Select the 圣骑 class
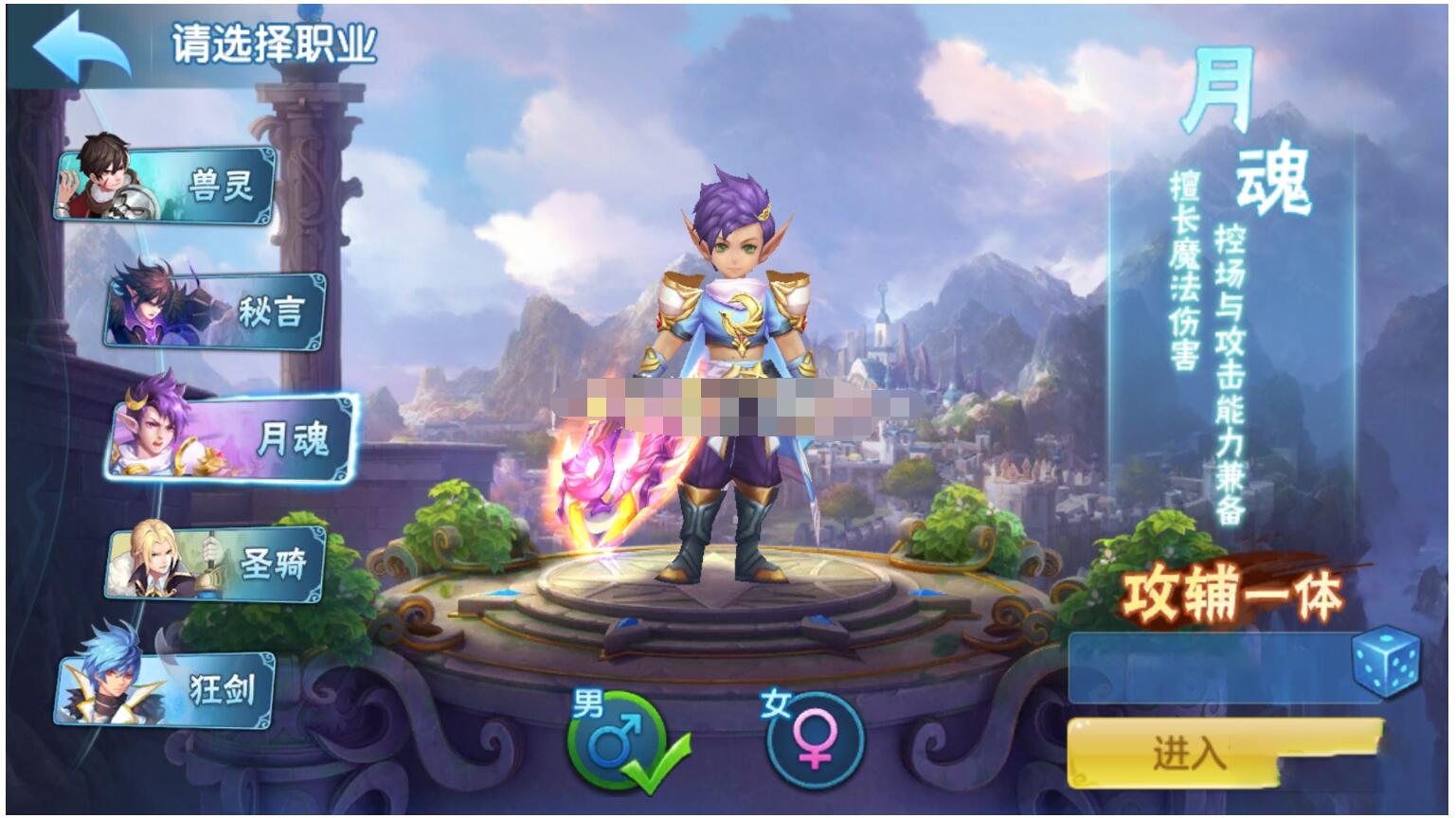Image resolution: width=1456 pixels, height=818 pixels. [x=217, y=564]
